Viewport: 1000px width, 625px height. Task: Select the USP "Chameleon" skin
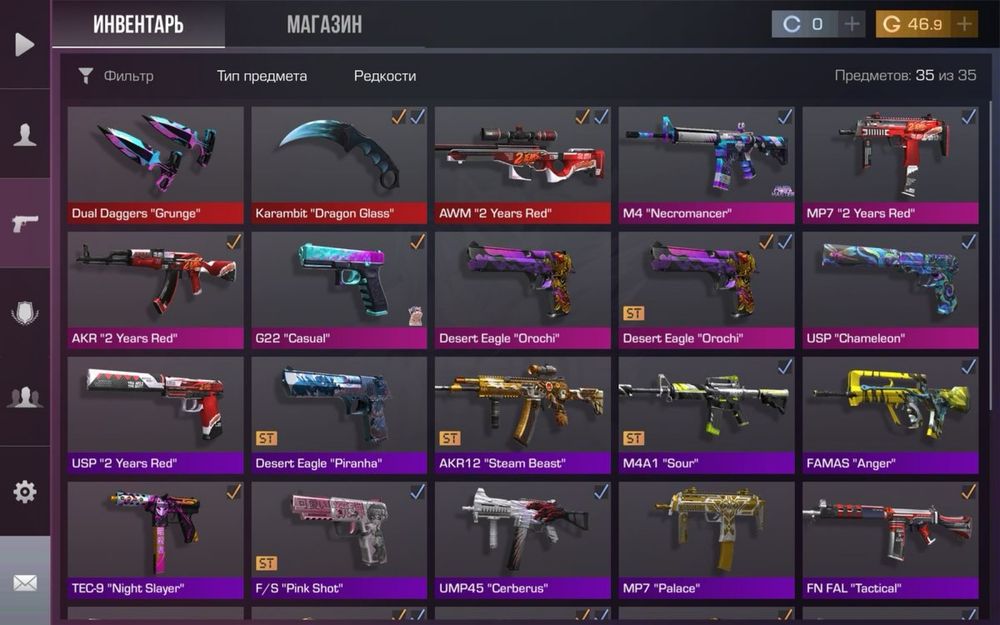pyautogui.click(x=891, y=289)
